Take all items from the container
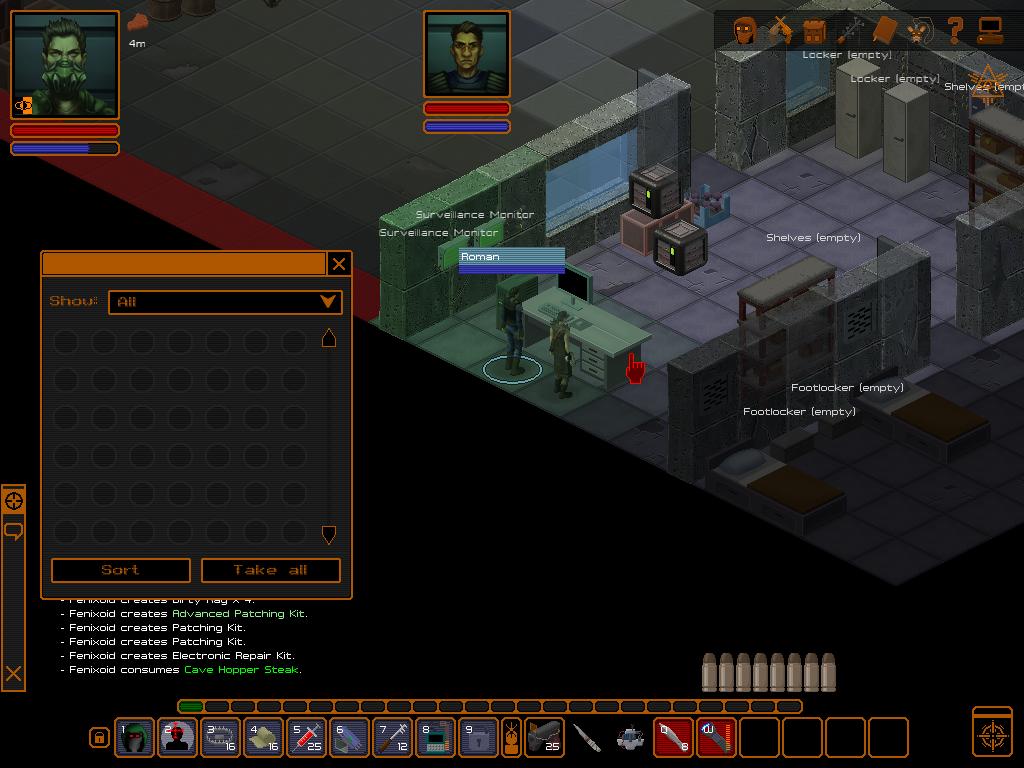The image size is (1024, 768). coord(271,570)
